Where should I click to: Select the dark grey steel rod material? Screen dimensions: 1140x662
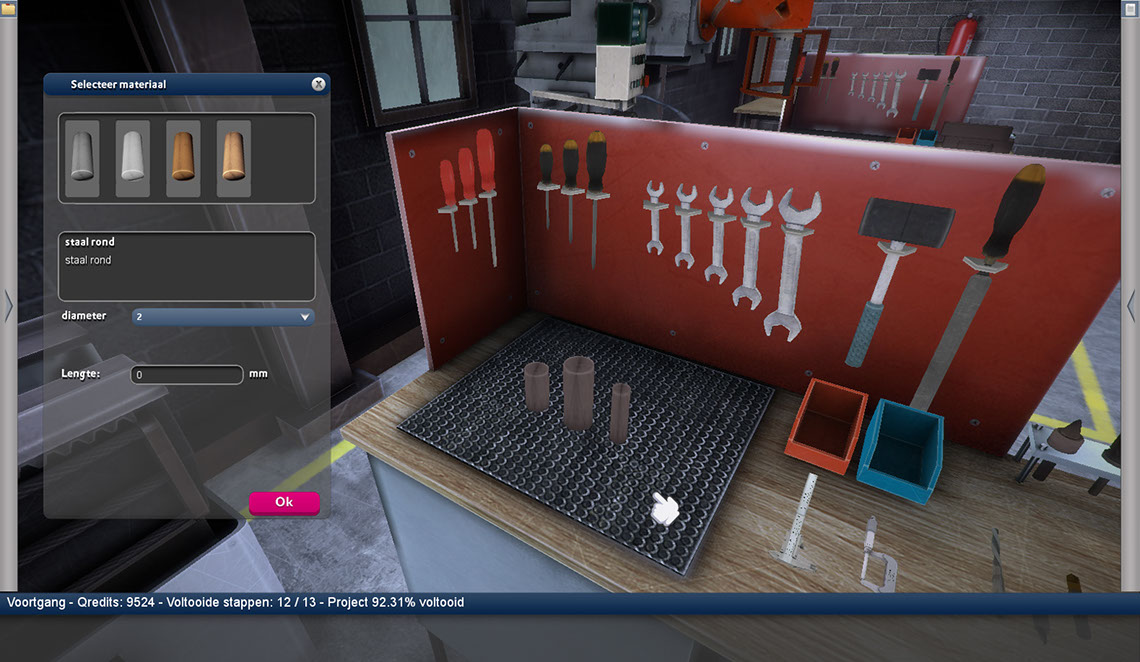(x=82, y=158)
